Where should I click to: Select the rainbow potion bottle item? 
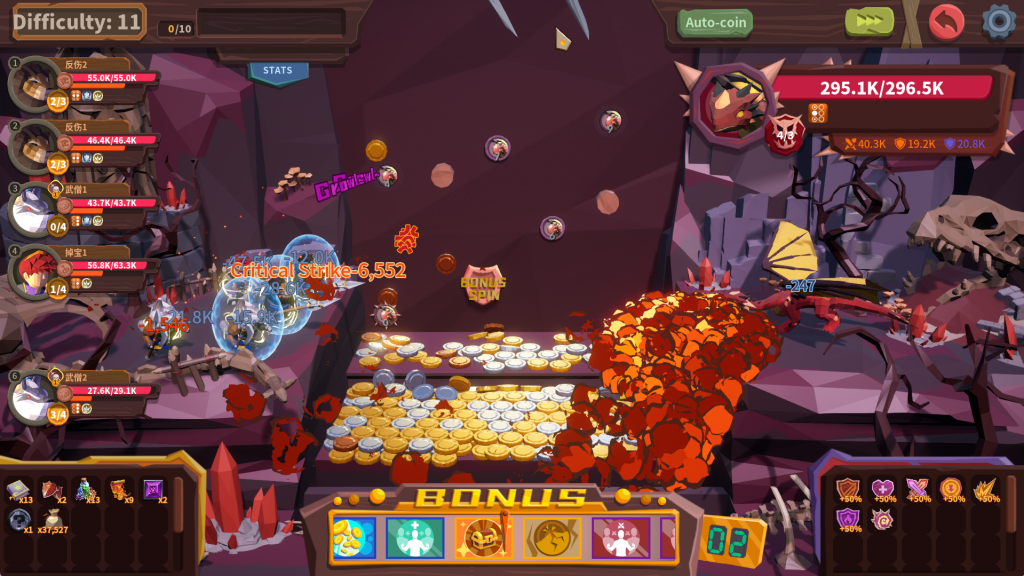tap(86, 488)
